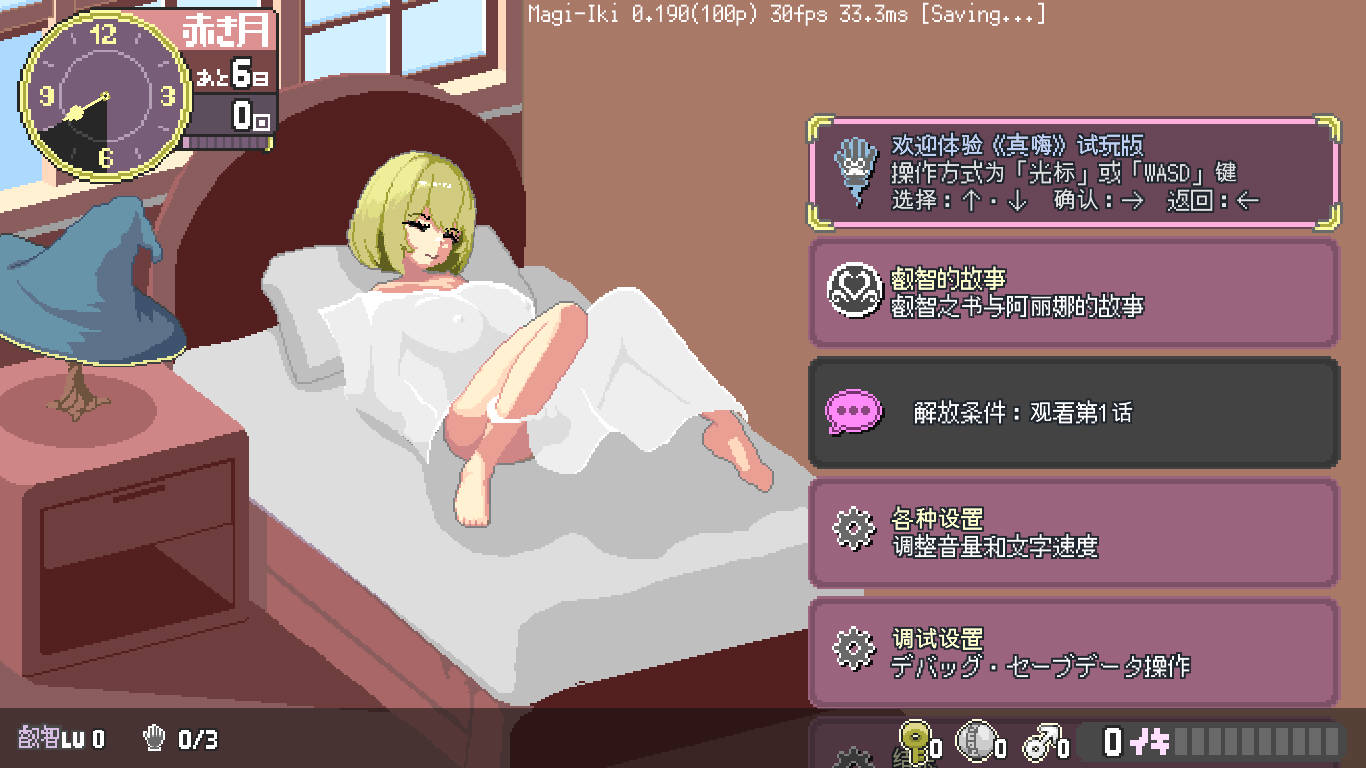Open 调试设置 debug menu
1366x768 pixels.
pyautogui.click(x=1072, y=652)
